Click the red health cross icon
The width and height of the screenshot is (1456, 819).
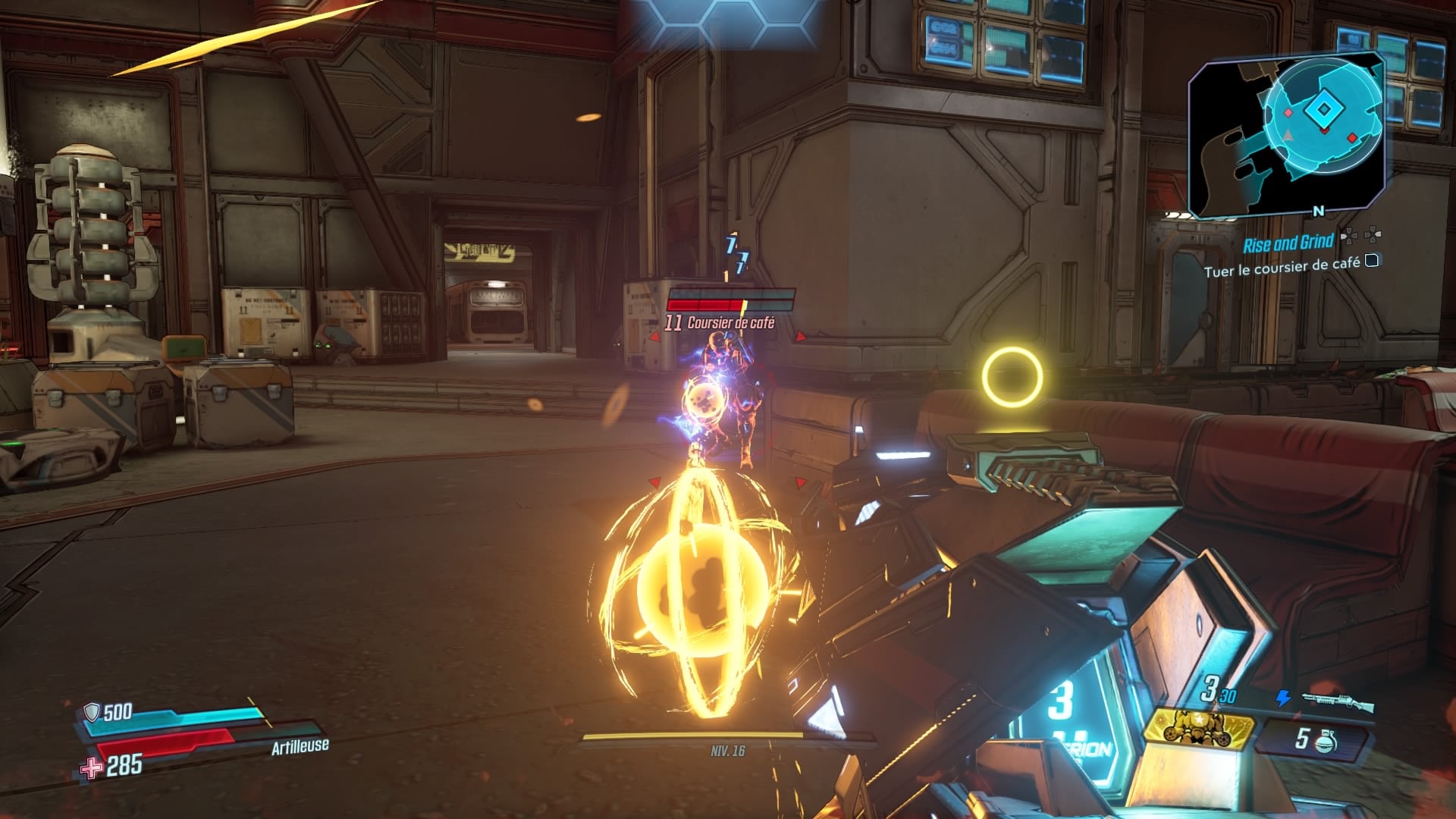click(91, 766)
